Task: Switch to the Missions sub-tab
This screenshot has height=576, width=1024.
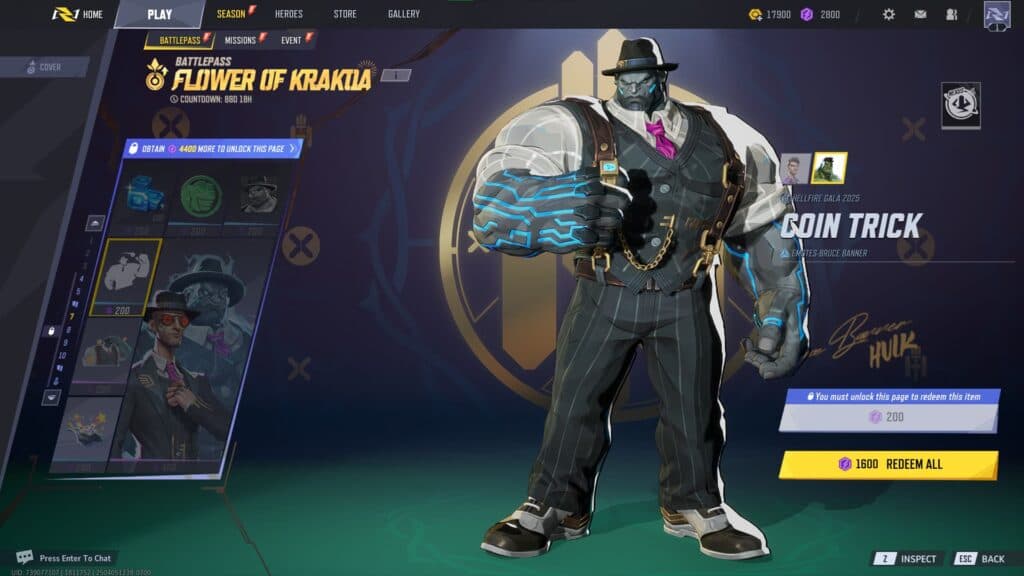Action: point(240,40)
